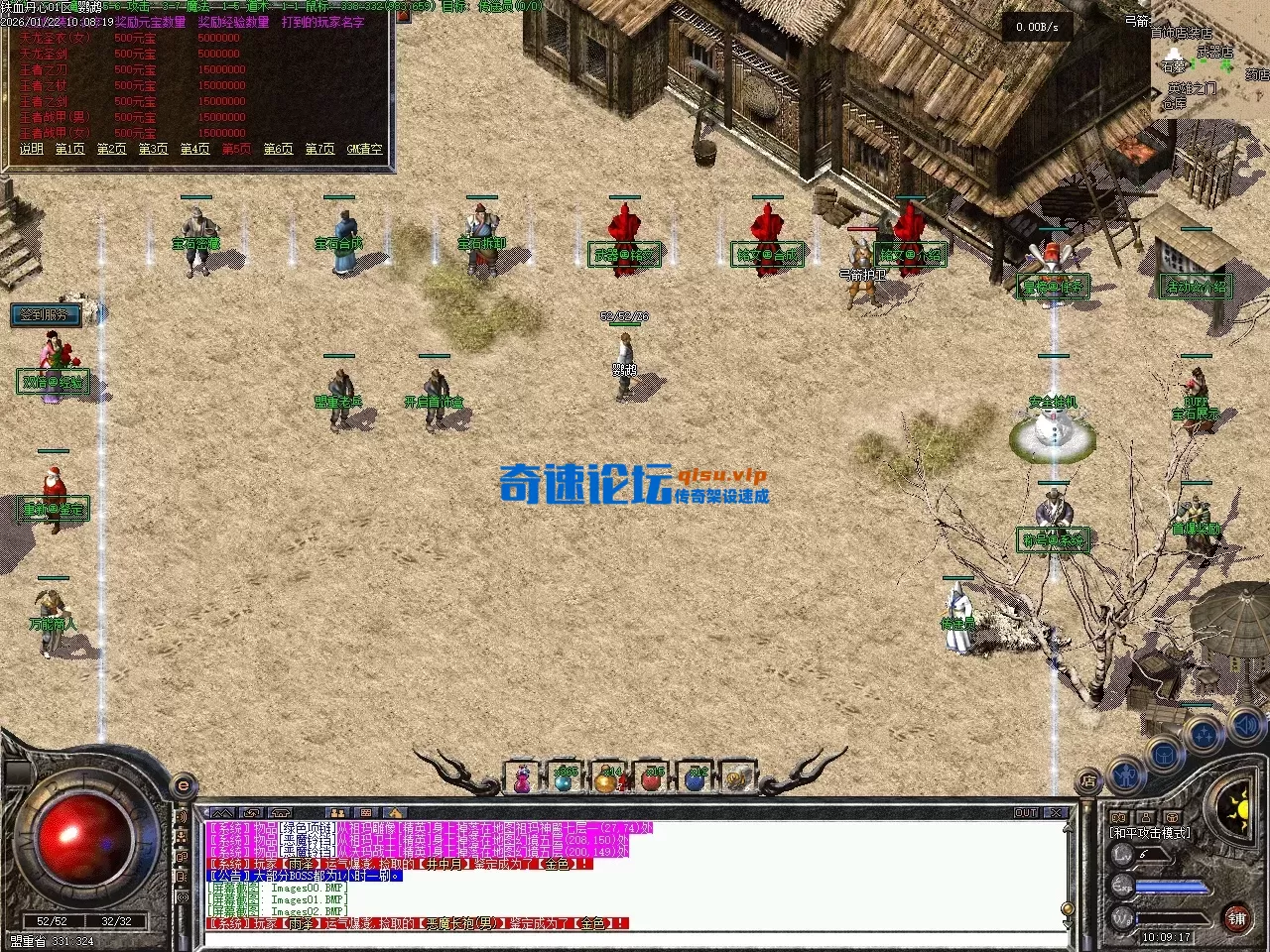
Task: Toggle the 和平攻击模式 attack mode
Action: tap(1151, 832)
